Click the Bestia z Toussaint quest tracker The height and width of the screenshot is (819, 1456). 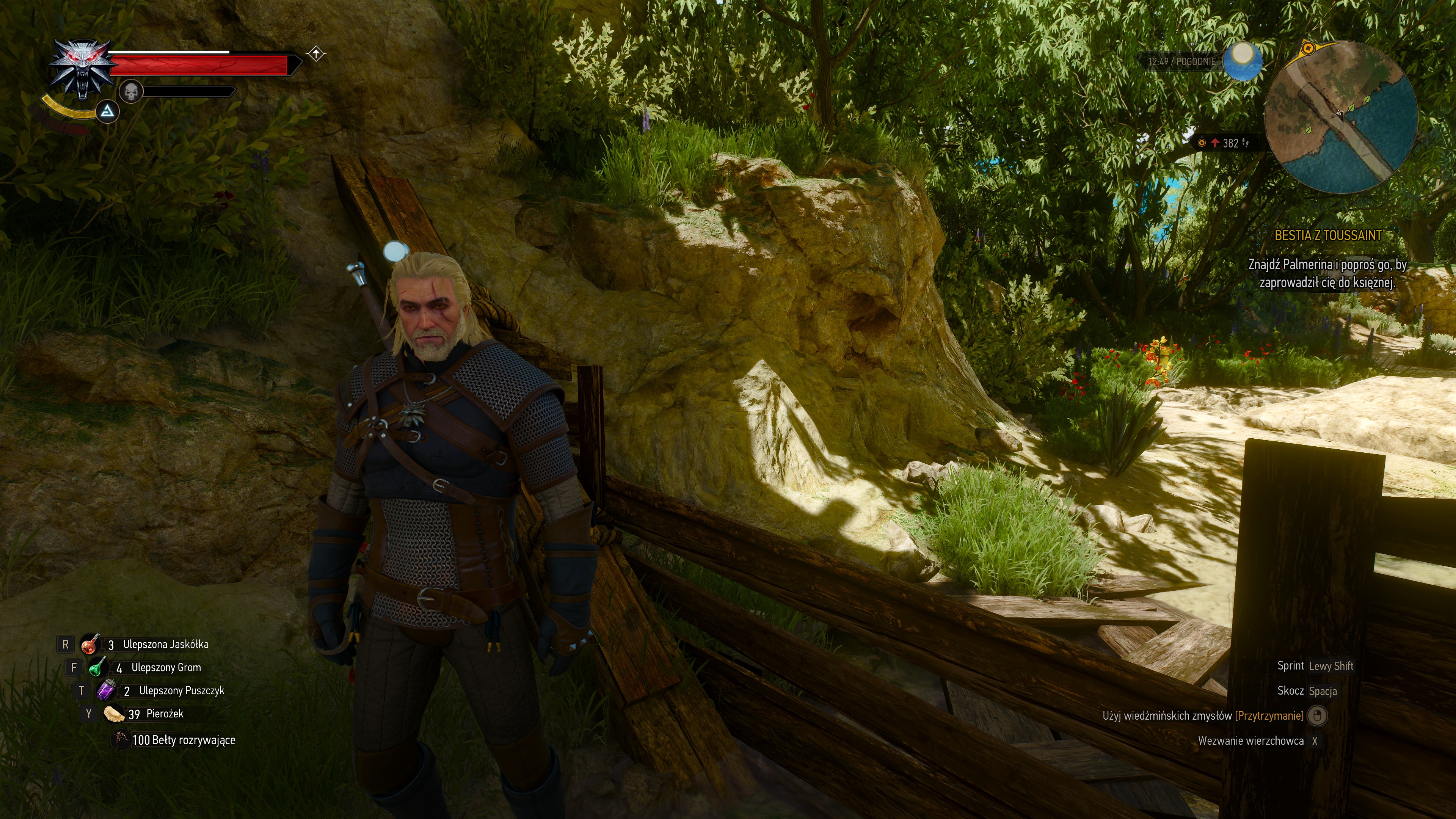coord(1328,236)
